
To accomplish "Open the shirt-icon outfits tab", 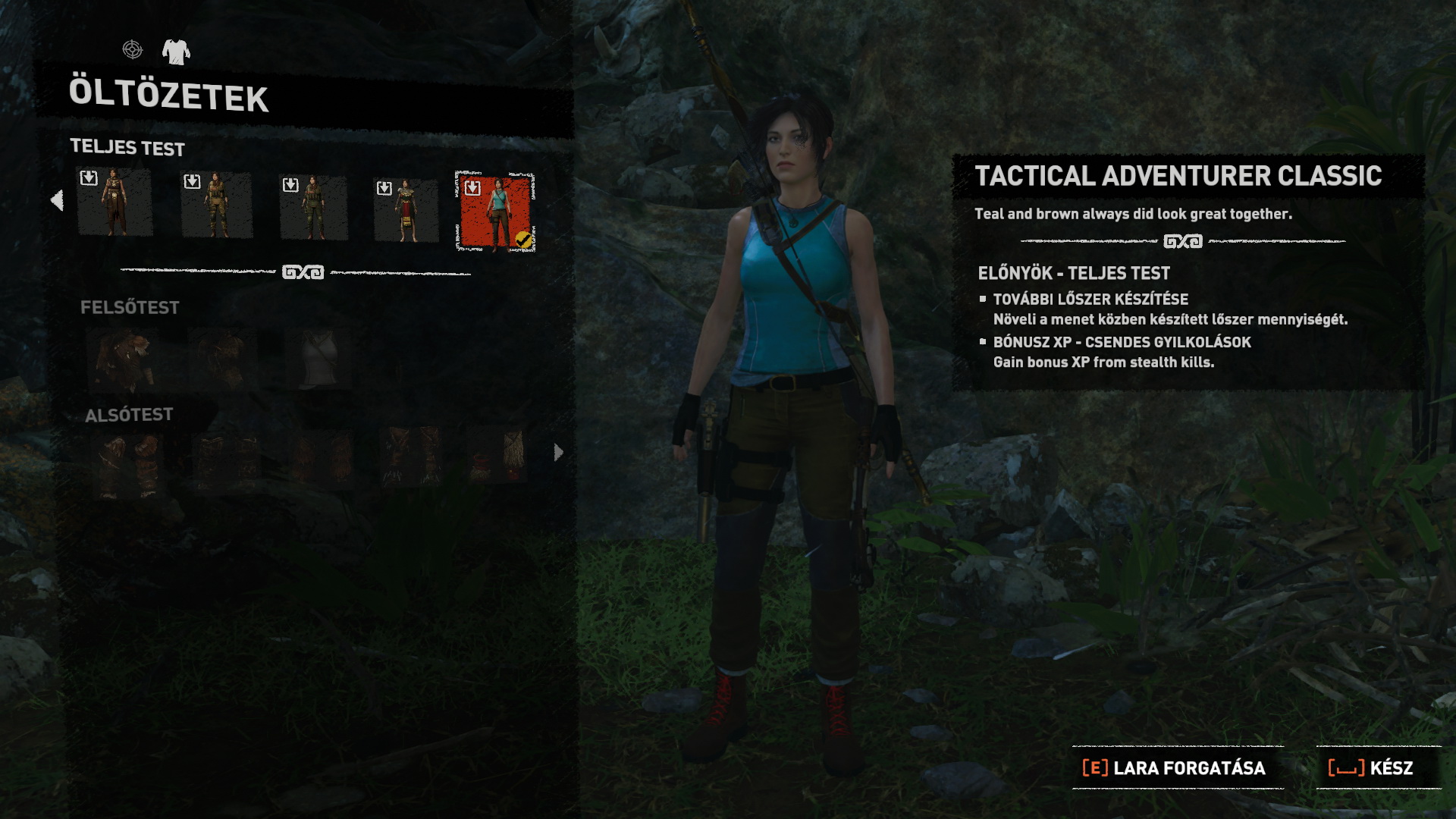I will (x=176, y=51).
